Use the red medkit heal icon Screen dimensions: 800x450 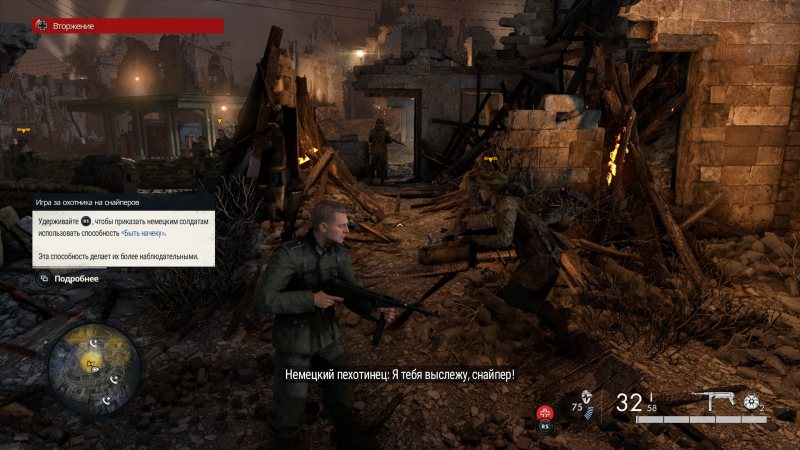[545, 412]
